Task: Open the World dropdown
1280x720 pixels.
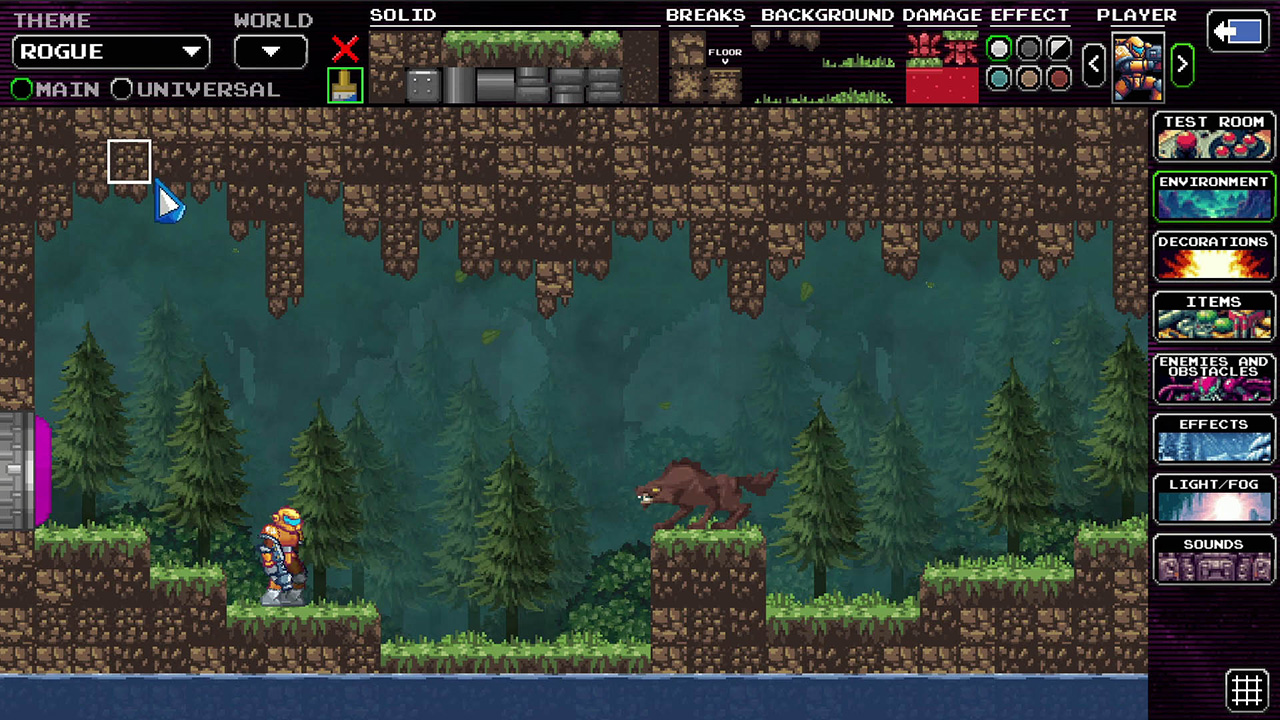Action: [x=269, y=51]
